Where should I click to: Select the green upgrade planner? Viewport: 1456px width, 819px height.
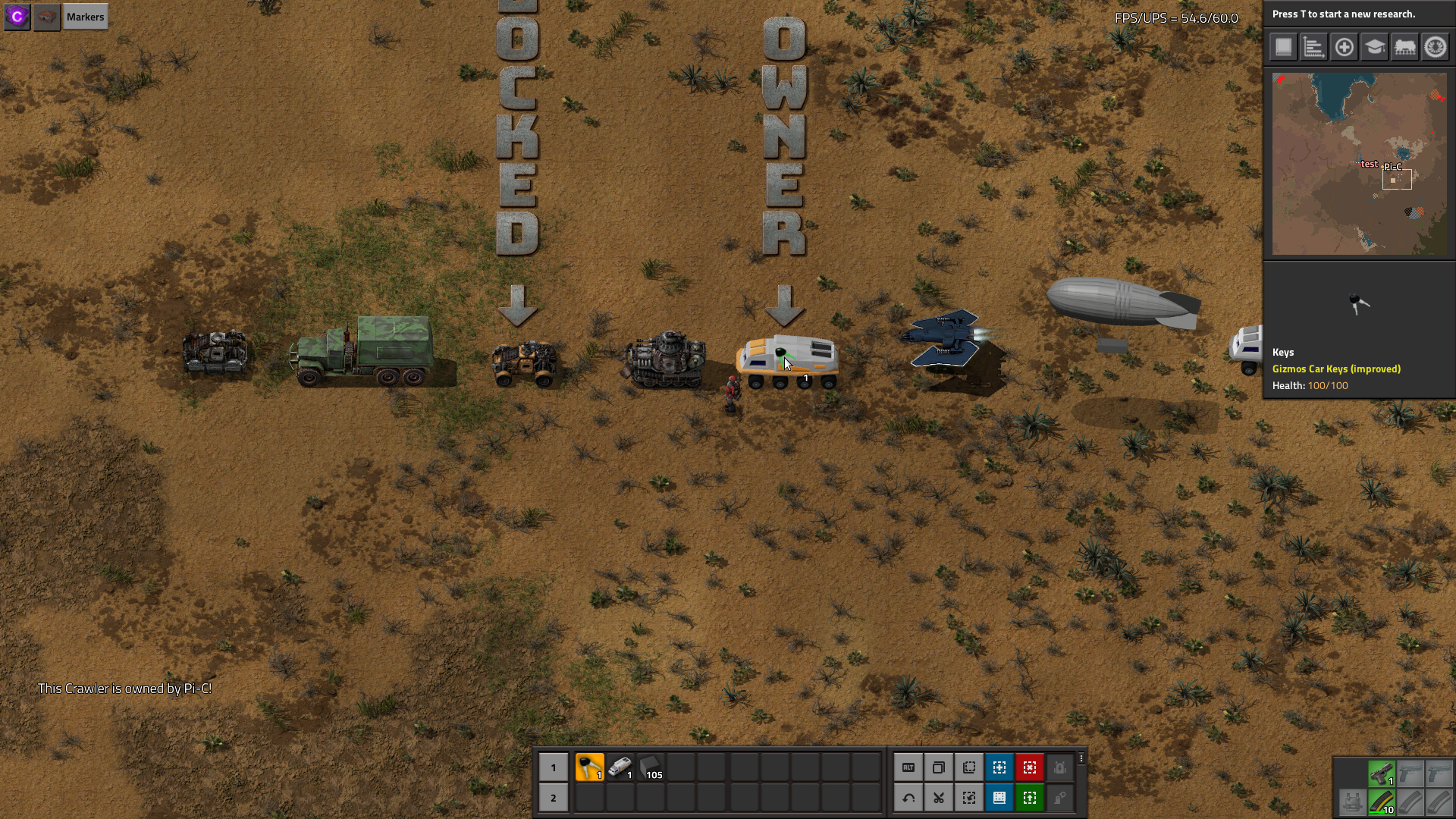coord(1029,798)
